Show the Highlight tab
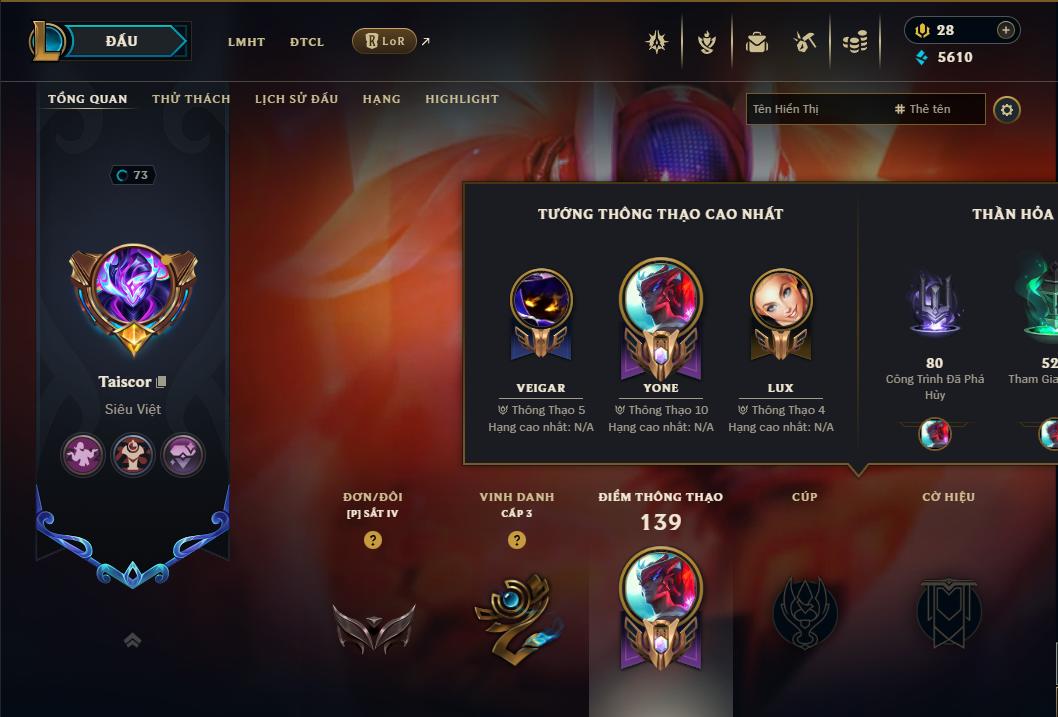 (x=462, y=99)
